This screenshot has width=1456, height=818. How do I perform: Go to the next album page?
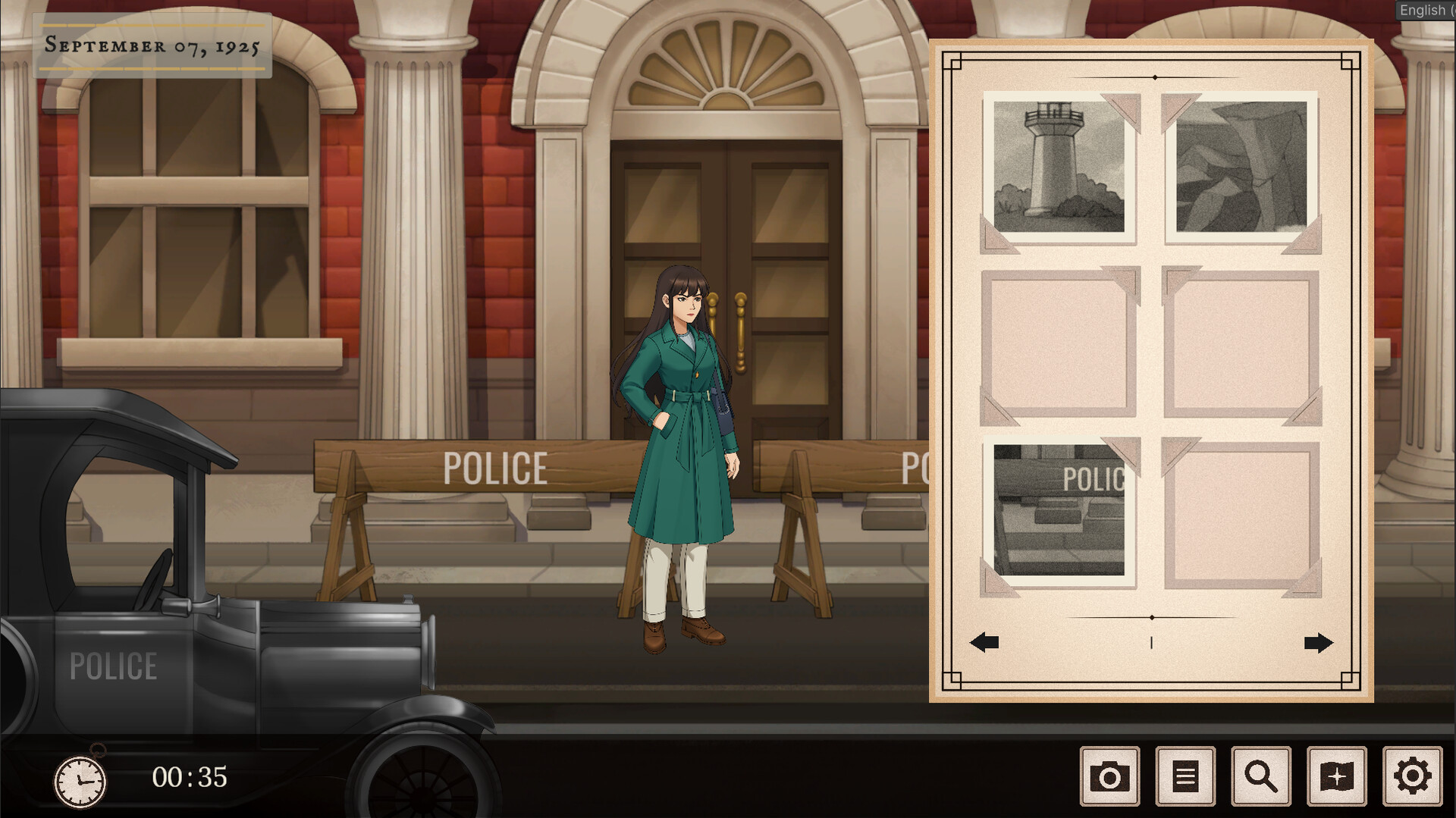coord(1318,643)
